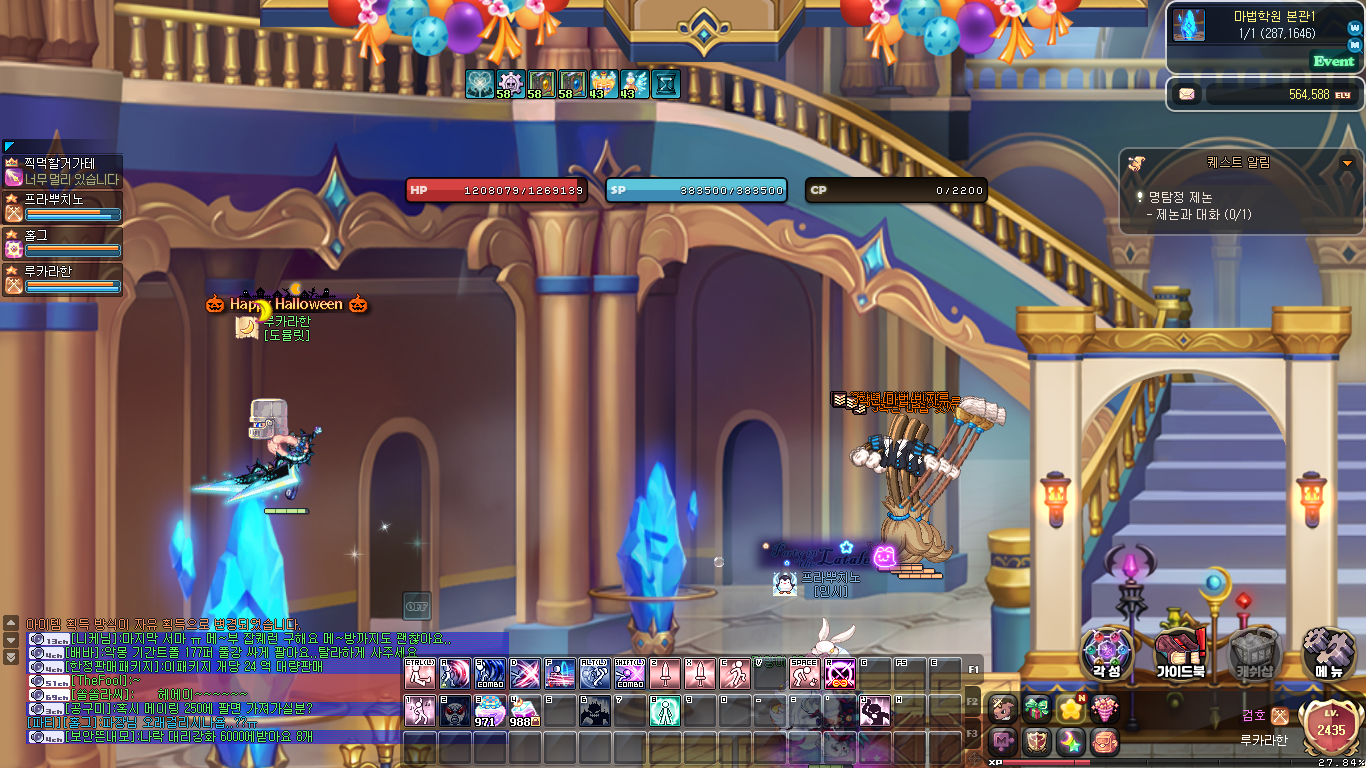Screen dimensions: 1366x768
Task: Open the world map magnifier button
Action: point(1354,29)
